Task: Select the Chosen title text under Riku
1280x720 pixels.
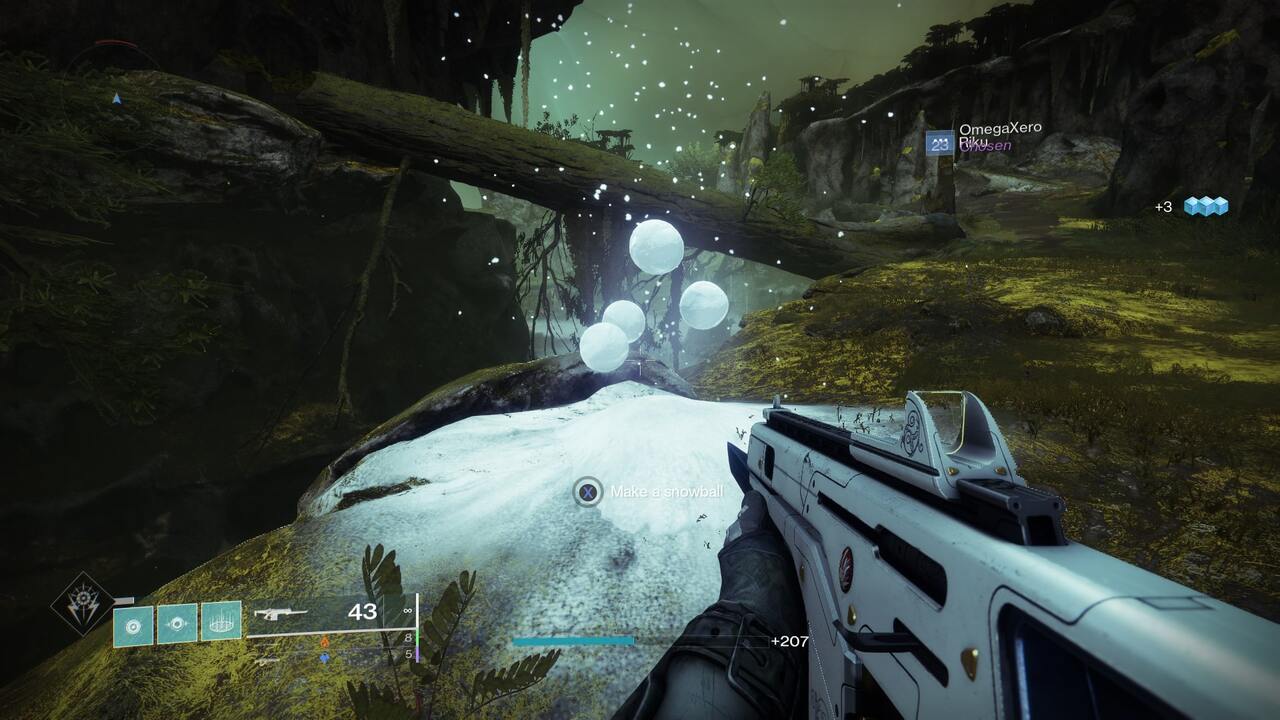Action: pos(986,147)
